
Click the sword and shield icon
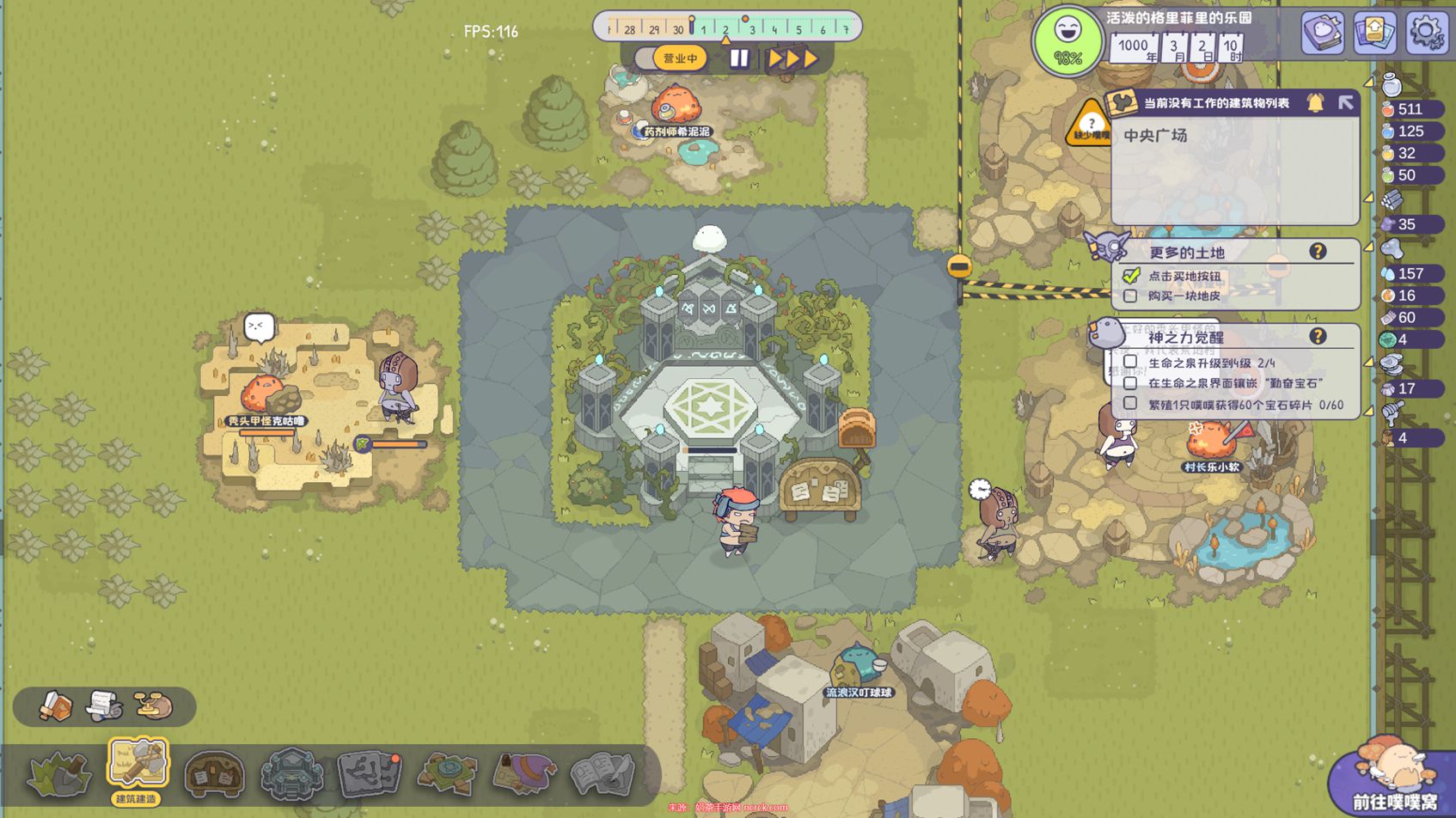[x=56, y=706]
